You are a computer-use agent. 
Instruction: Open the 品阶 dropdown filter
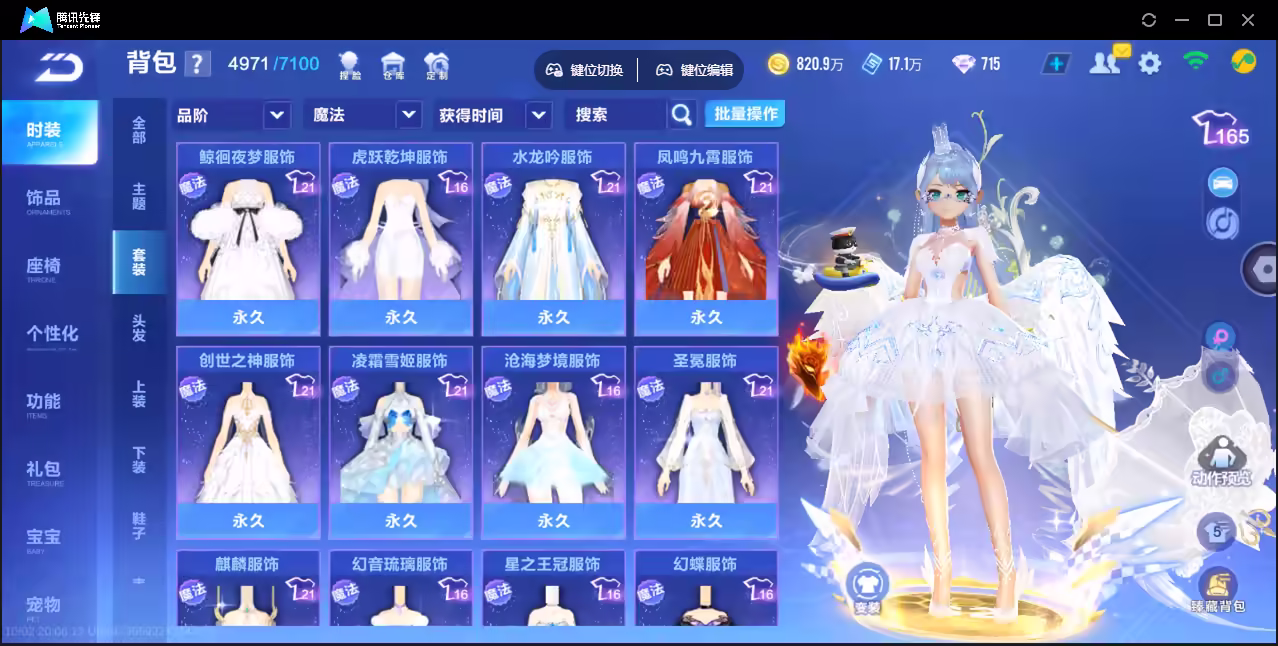coord(232,115)
